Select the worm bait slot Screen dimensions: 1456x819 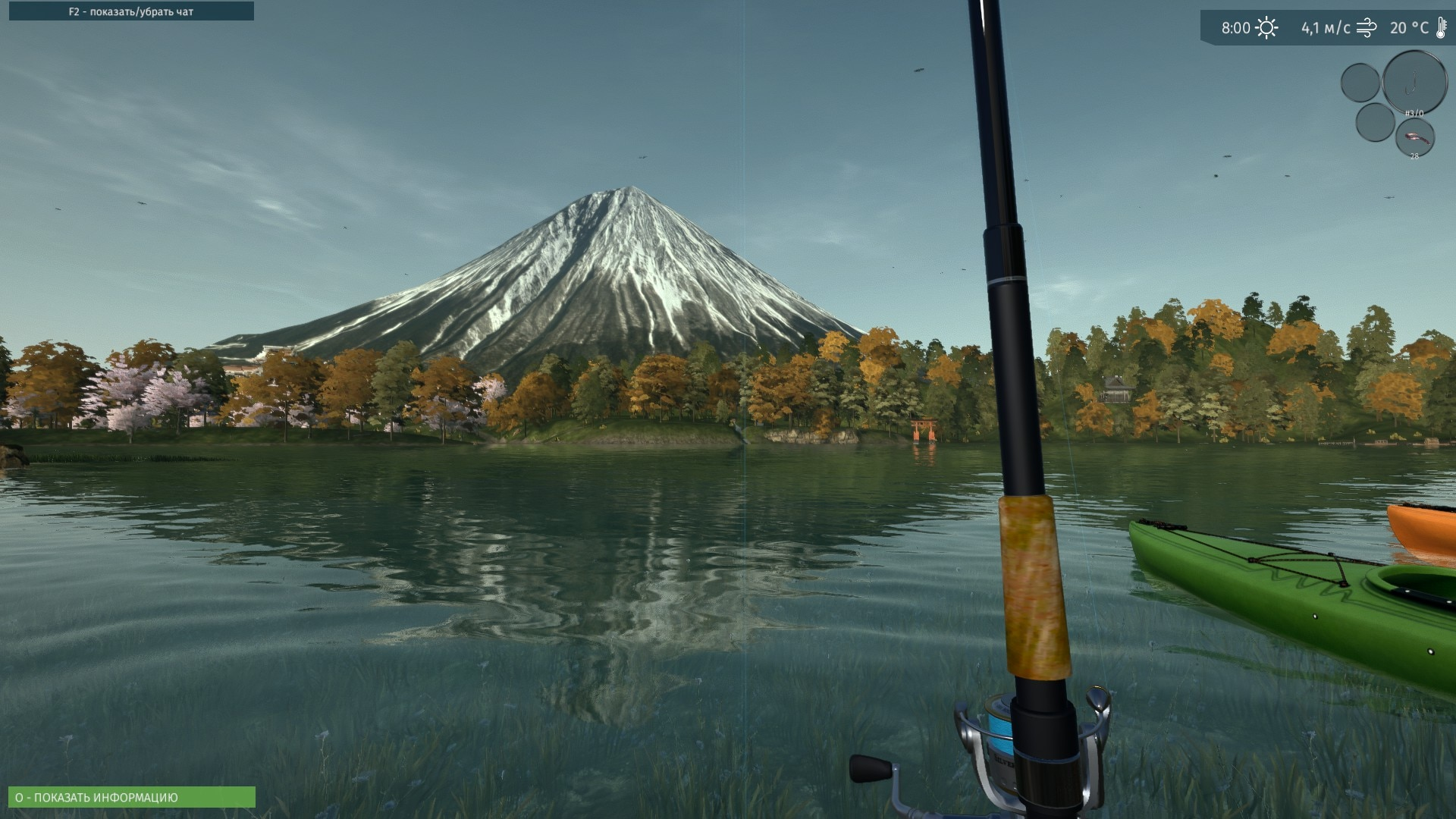[x=1414, y=138]
